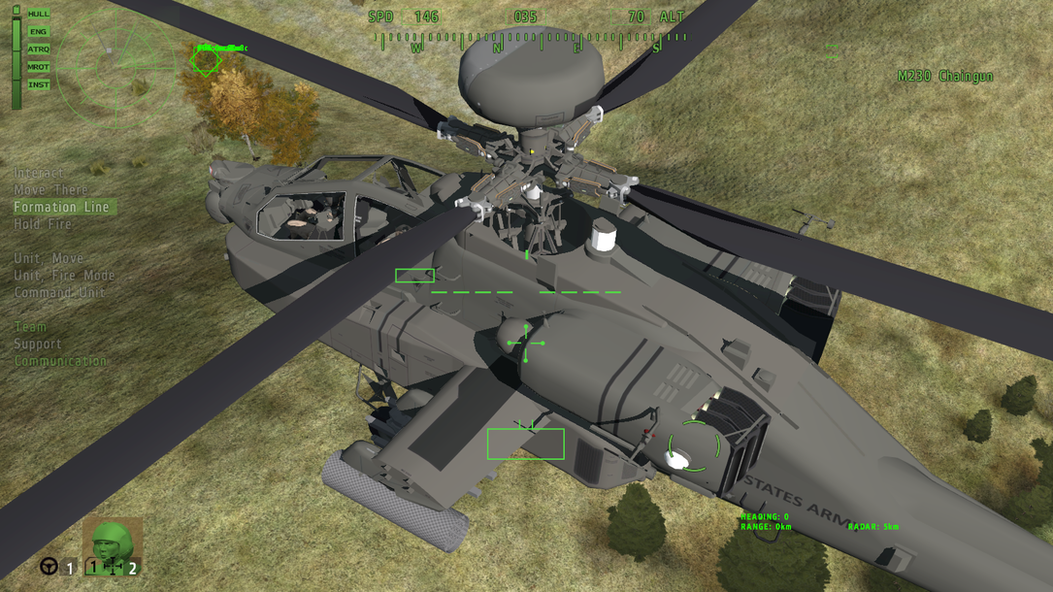This screenshot has width=1053, height=592.
Task: Open the Support menu
Action: pos(38,344)
